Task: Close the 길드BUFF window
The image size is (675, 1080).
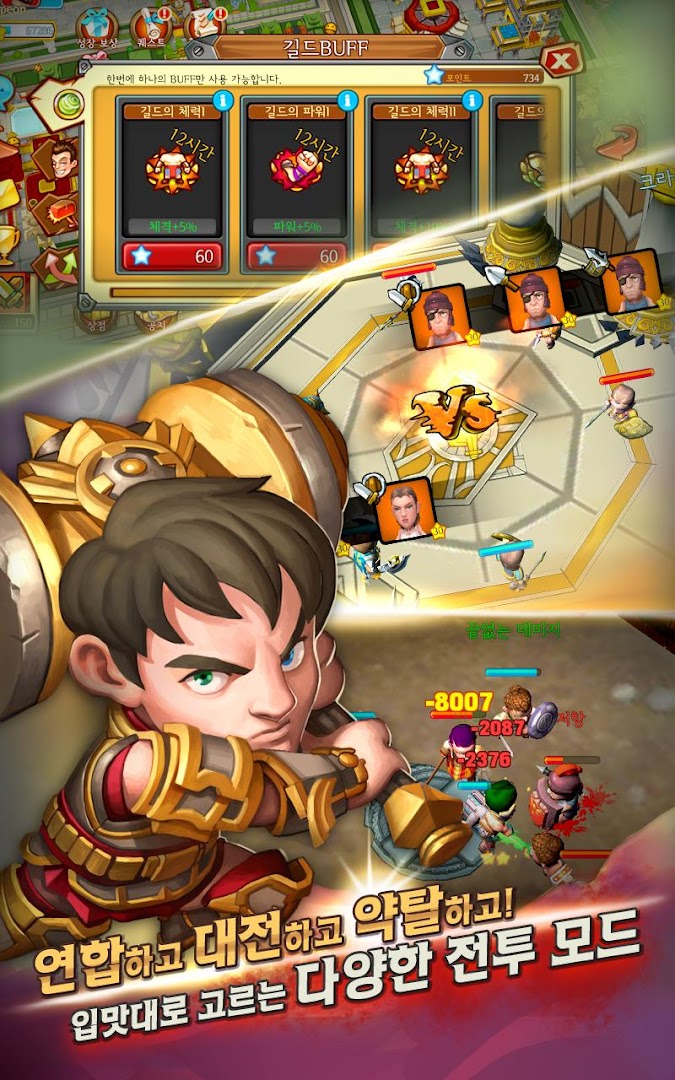Action: (x=563, y=60)
